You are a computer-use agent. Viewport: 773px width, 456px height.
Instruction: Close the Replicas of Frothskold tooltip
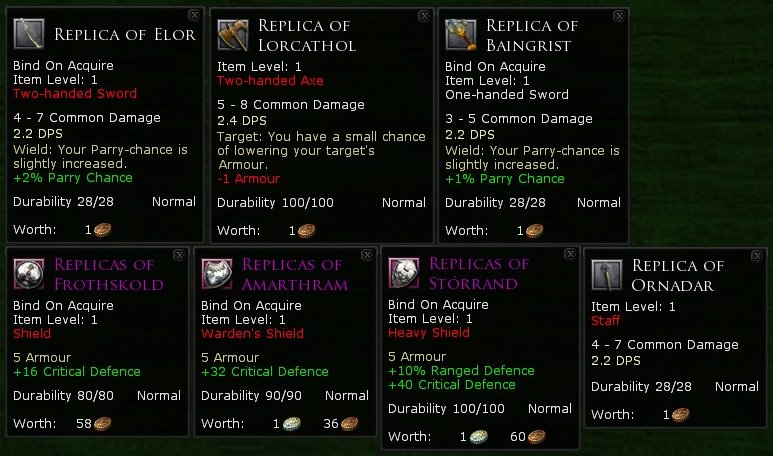[x=179, y=255]
